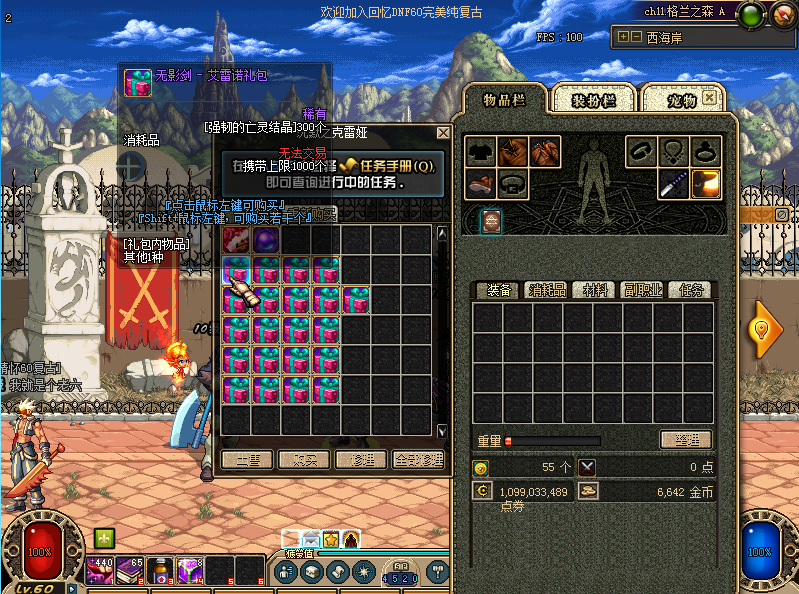Click the 全部修理 (repair all) button
This screenshot has width=799, height=594.
tap(418, 460)
